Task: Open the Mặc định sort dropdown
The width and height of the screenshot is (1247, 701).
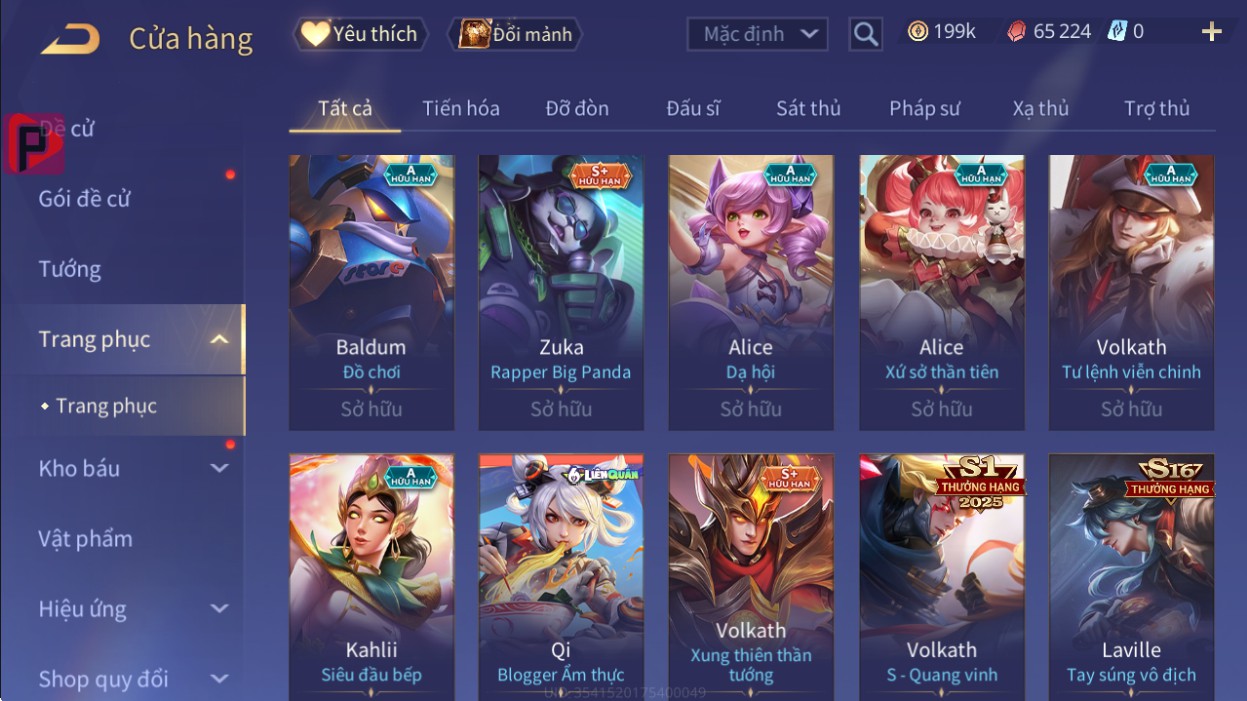Action: (758, 34)
